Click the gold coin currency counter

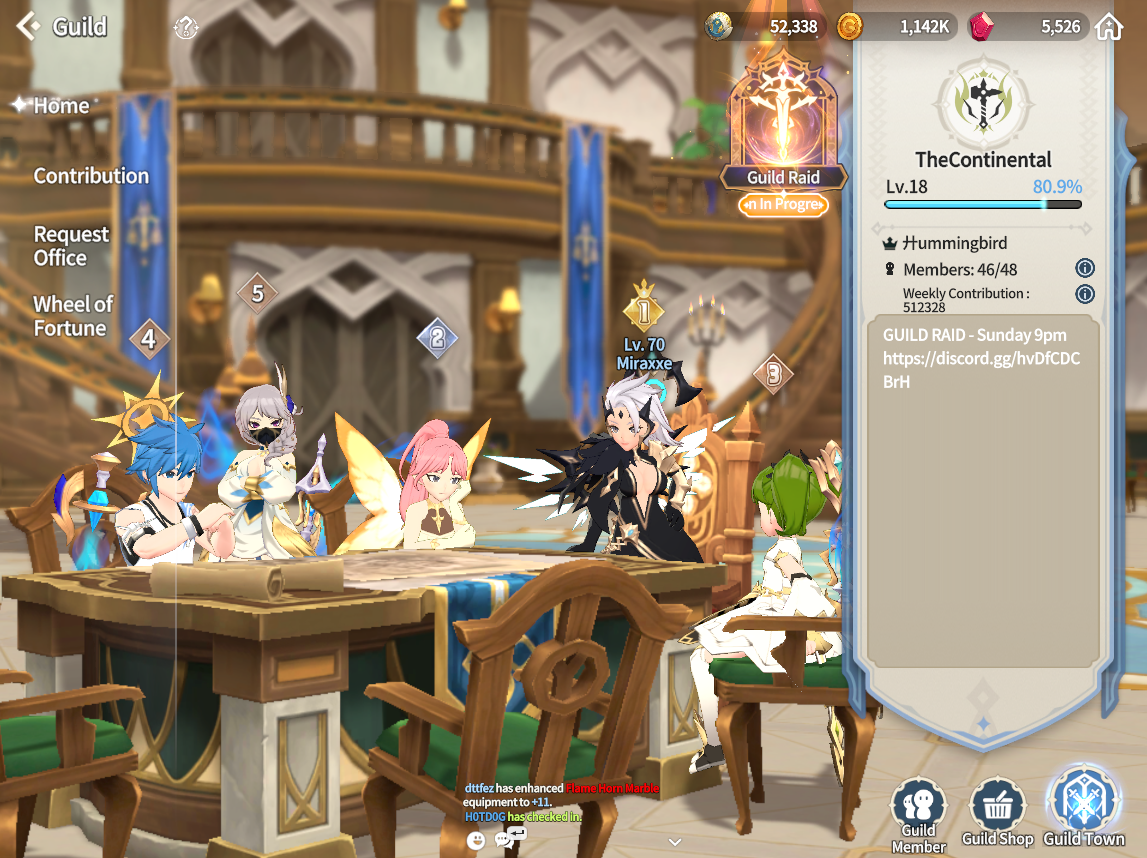895,27
